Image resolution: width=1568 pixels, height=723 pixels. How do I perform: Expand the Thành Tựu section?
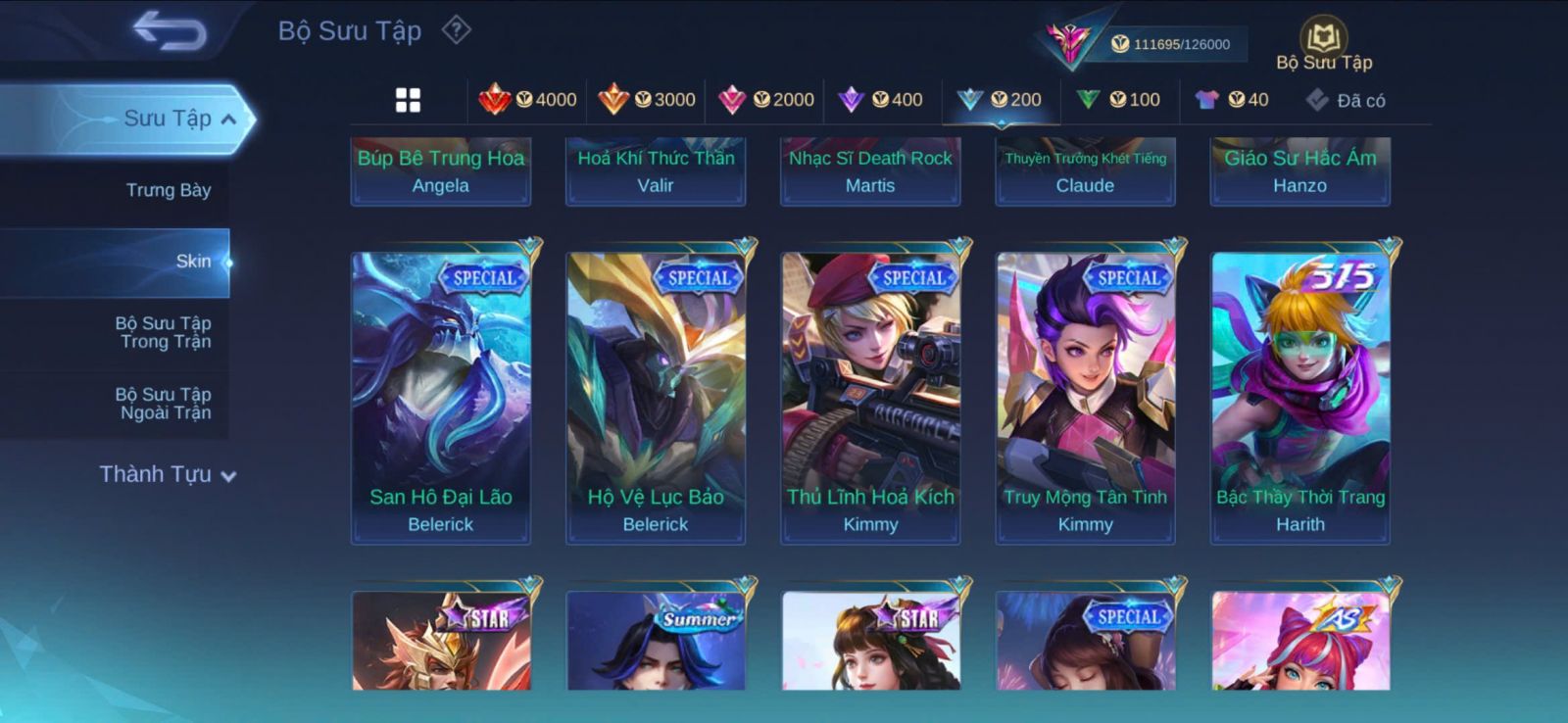pyautogui.click(x=168, y=475)
